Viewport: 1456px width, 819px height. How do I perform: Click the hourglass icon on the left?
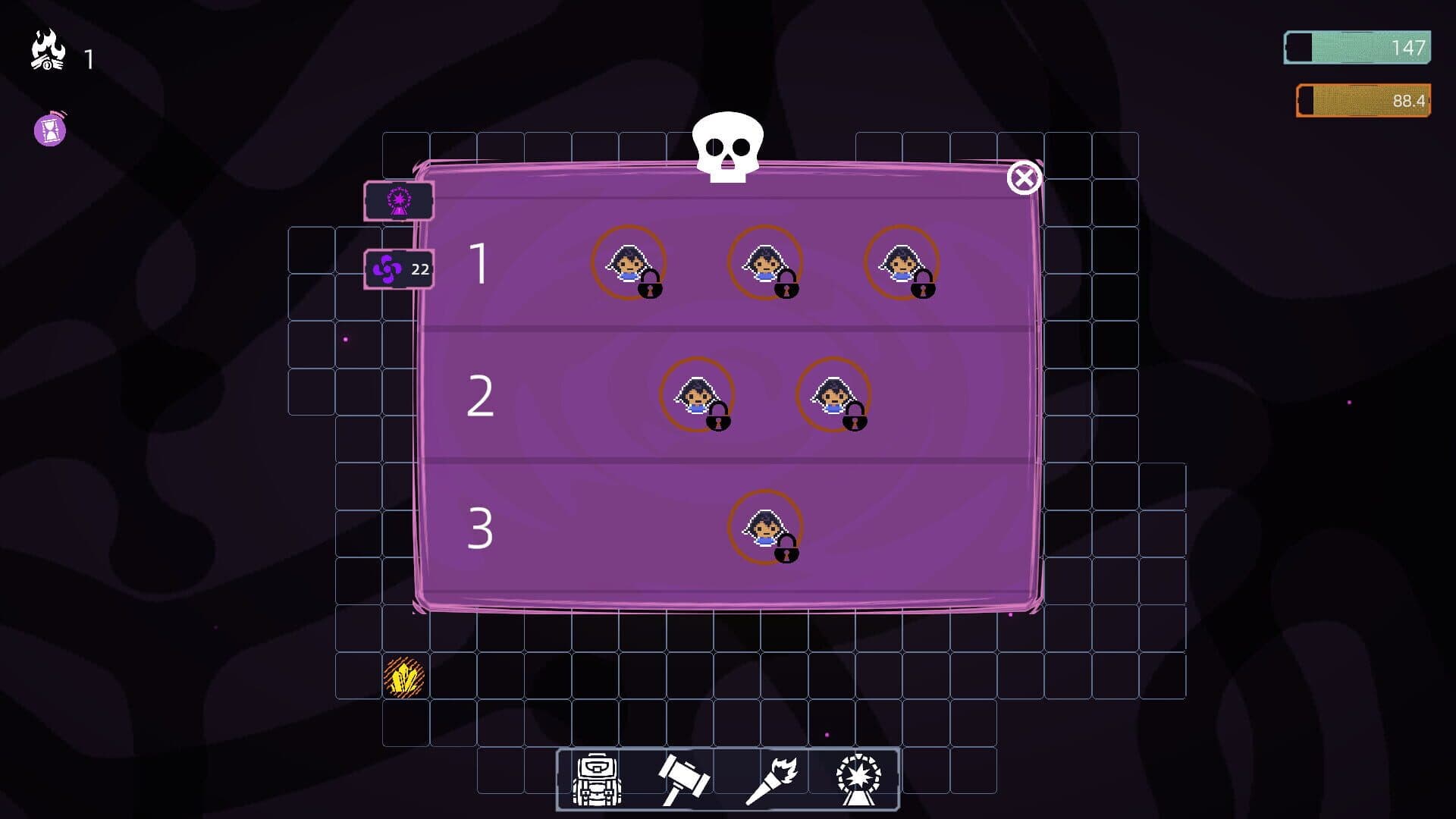pos(48,130)
